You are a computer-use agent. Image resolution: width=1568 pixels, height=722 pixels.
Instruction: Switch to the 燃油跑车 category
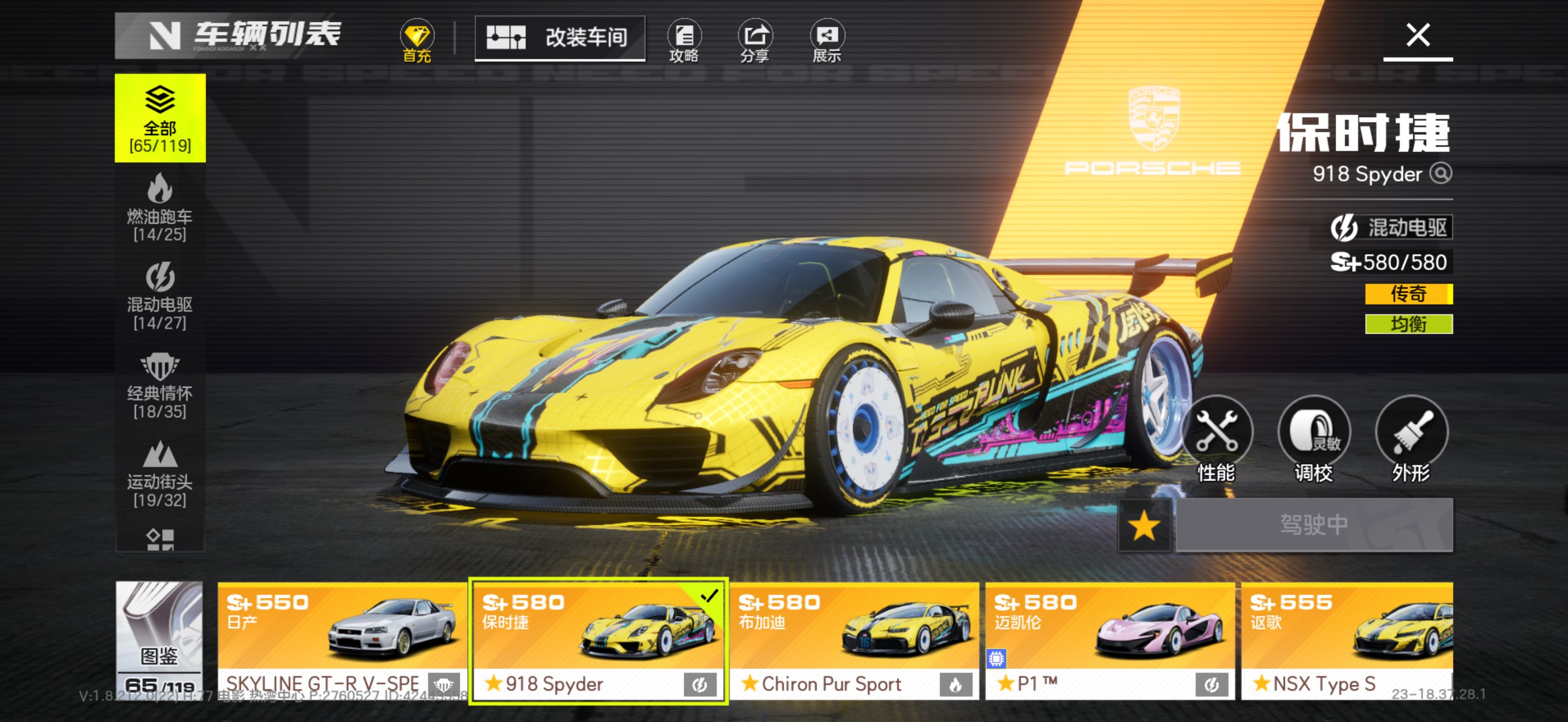[x=160, y=207]
